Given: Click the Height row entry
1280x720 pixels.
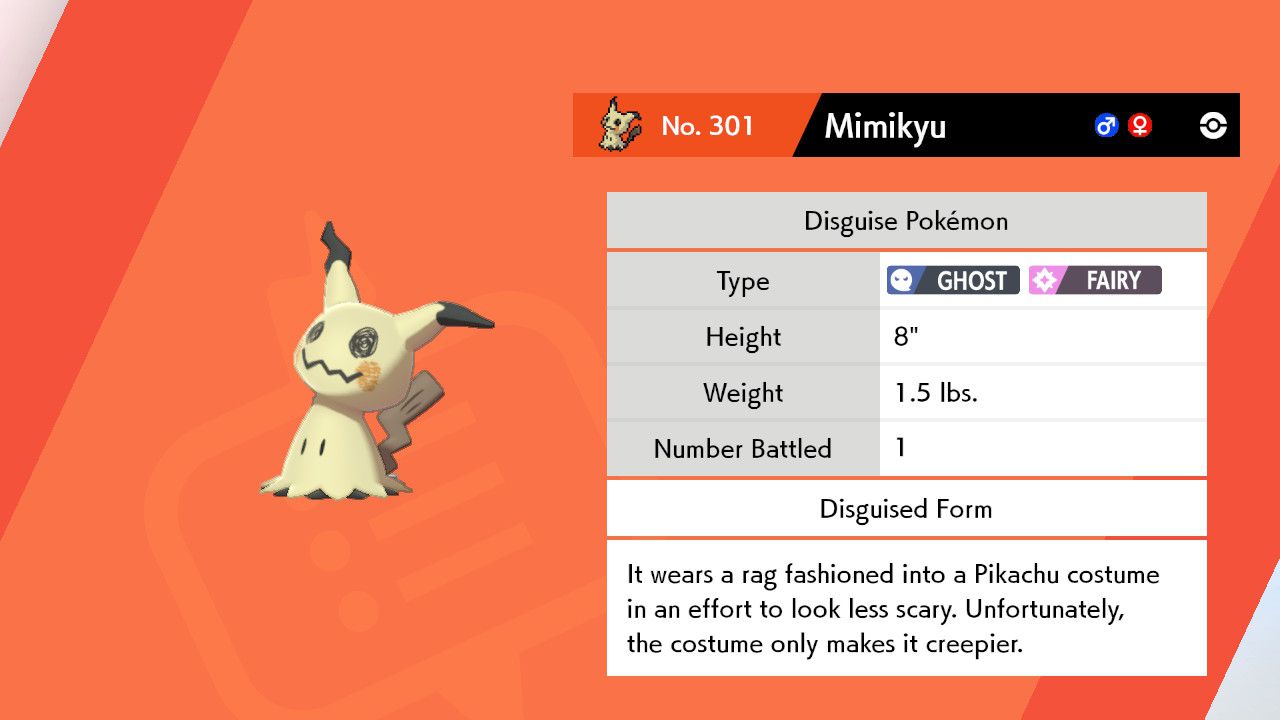Looking at the screenshot, I should (742, 337).
